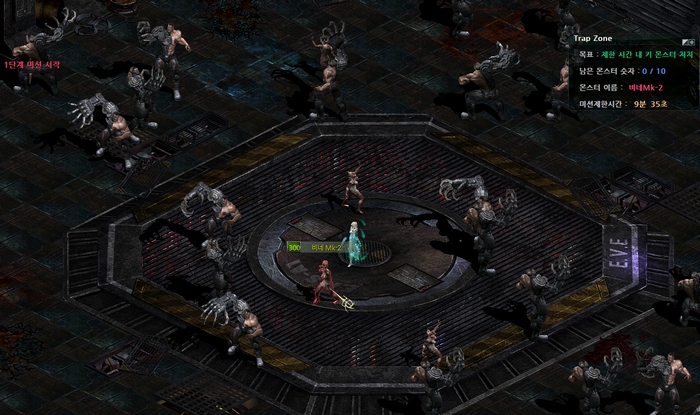Click the small corner button on Trap Zone panel
700x415 pixels.
[x=688, y=42]
